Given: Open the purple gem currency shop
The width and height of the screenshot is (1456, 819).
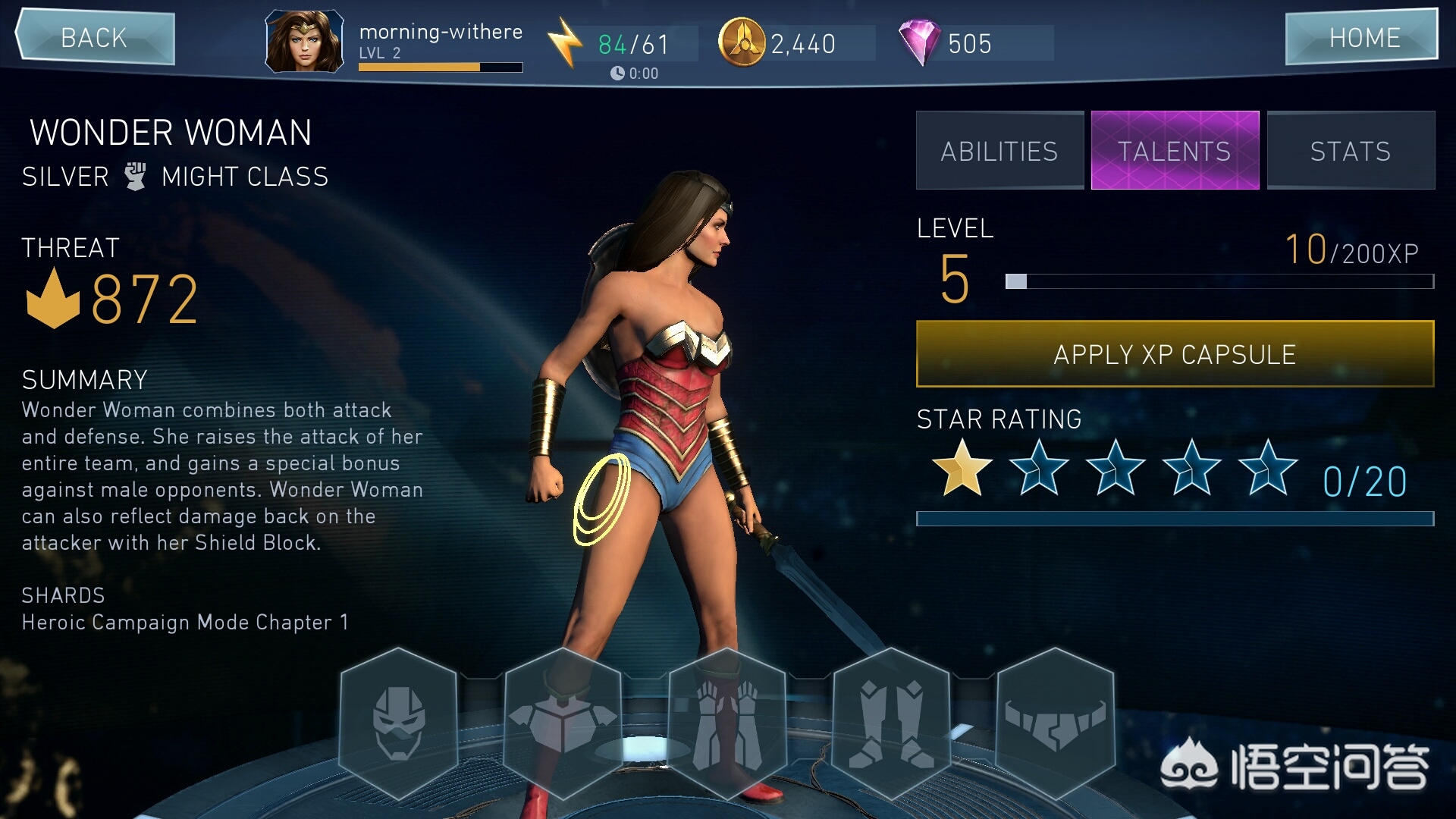Looking at the screenshot, I should [919, 42].
